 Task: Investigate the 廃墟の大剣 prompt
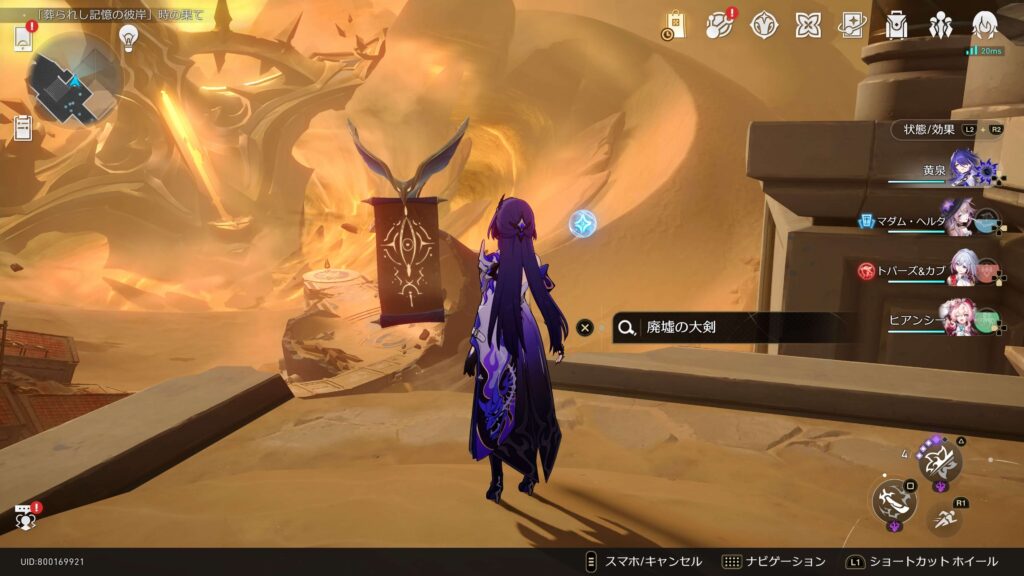tap(733, 327)
